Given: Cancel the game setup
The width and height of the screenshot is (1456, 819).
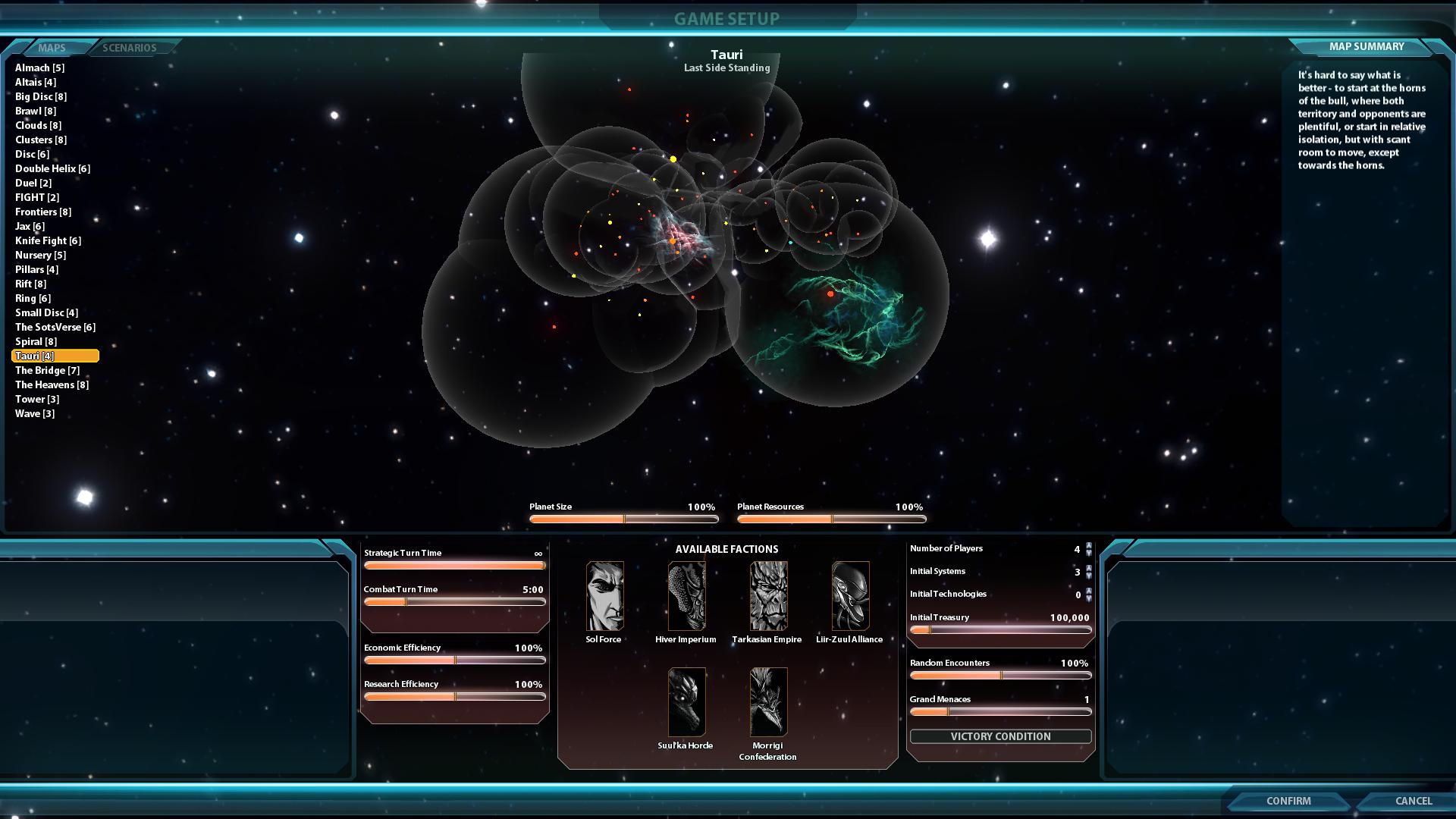Looking at the screenshot, I should pyautogui.click(x=1413, y=801).
